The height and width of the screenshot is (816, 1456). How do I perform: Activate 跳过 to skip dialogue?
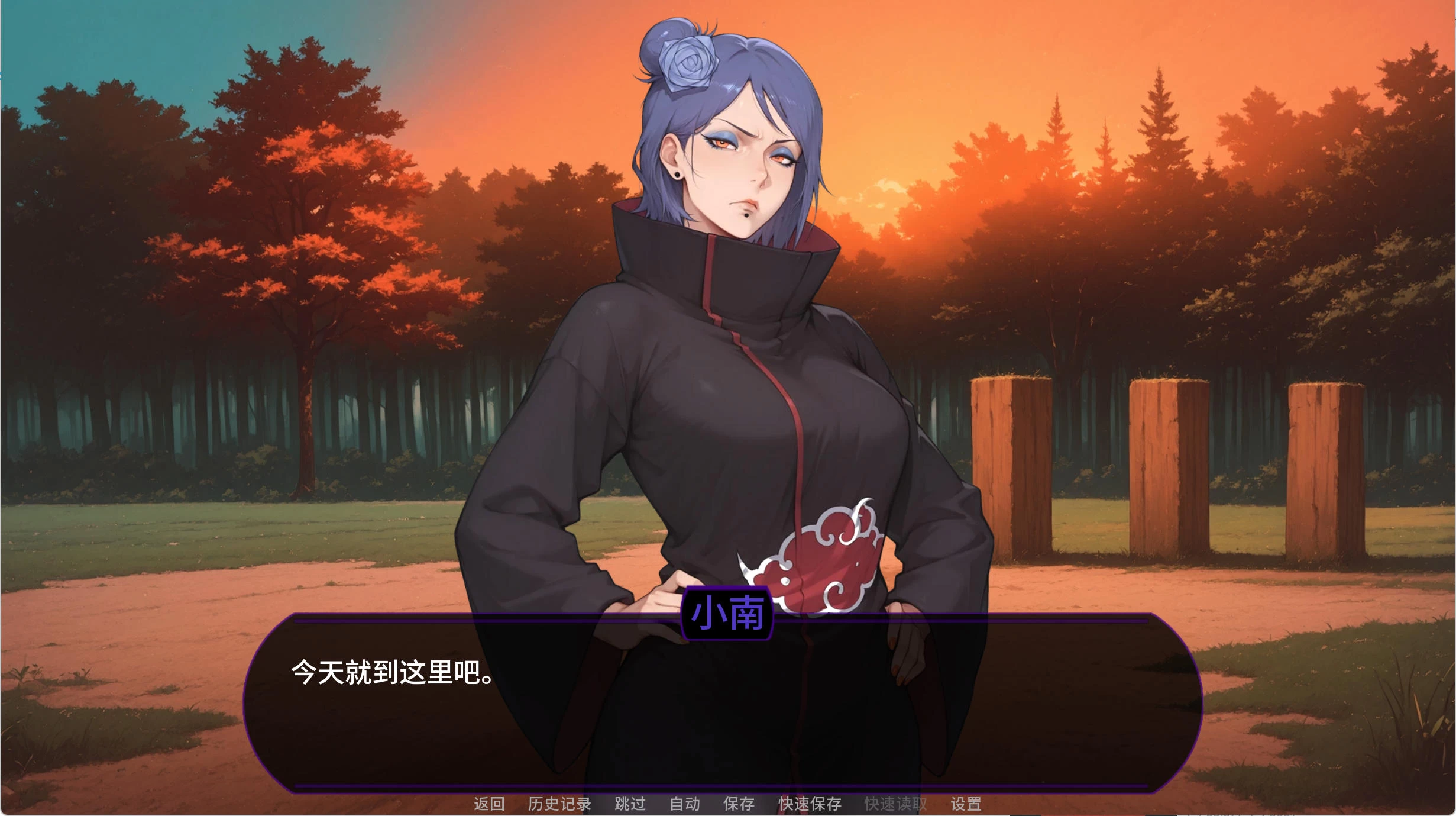pyautogui.click(x=630, y=804)
